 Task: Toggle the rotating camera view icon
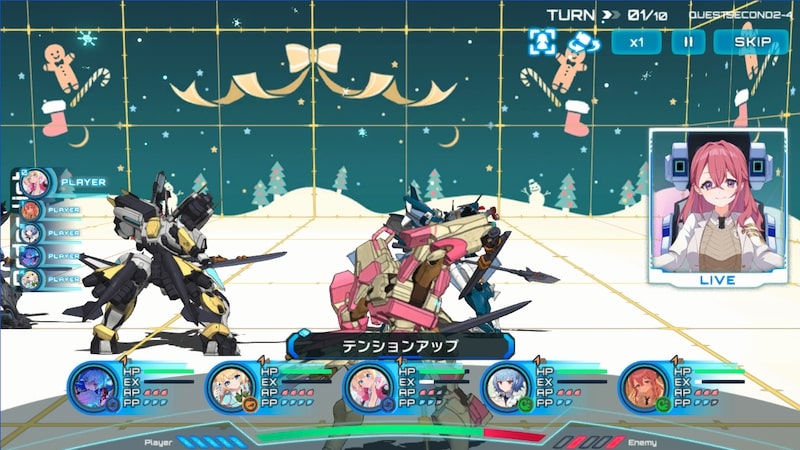tap(579, 42)
